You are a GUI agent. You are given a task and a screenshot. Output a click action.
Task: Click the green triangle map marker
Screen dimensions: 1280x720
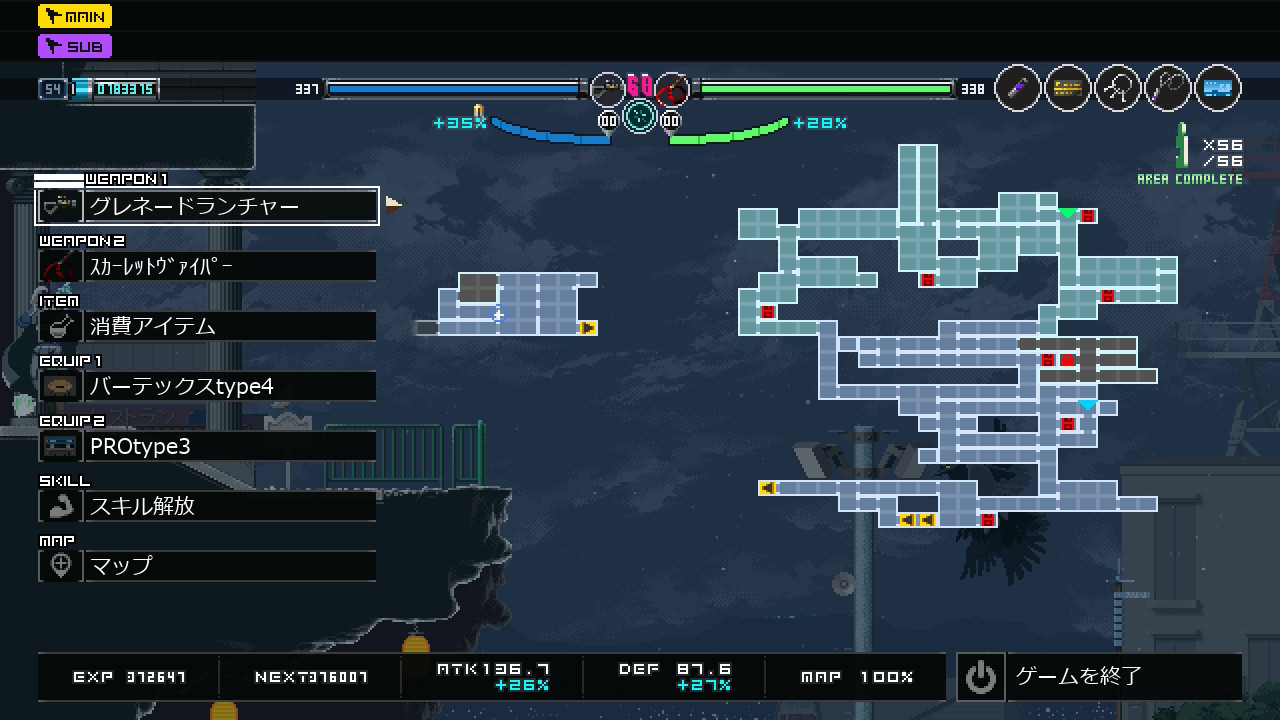pos(1068,213)
